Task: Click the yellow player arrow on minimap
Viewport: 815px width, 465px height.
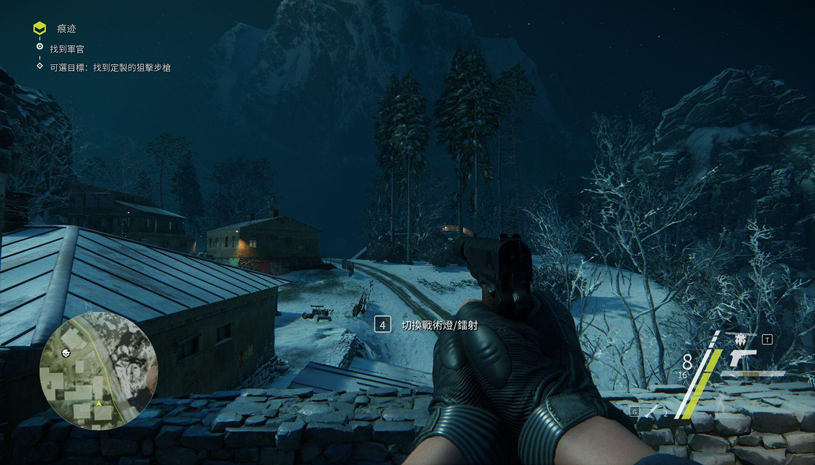Action: click(99, 404)
